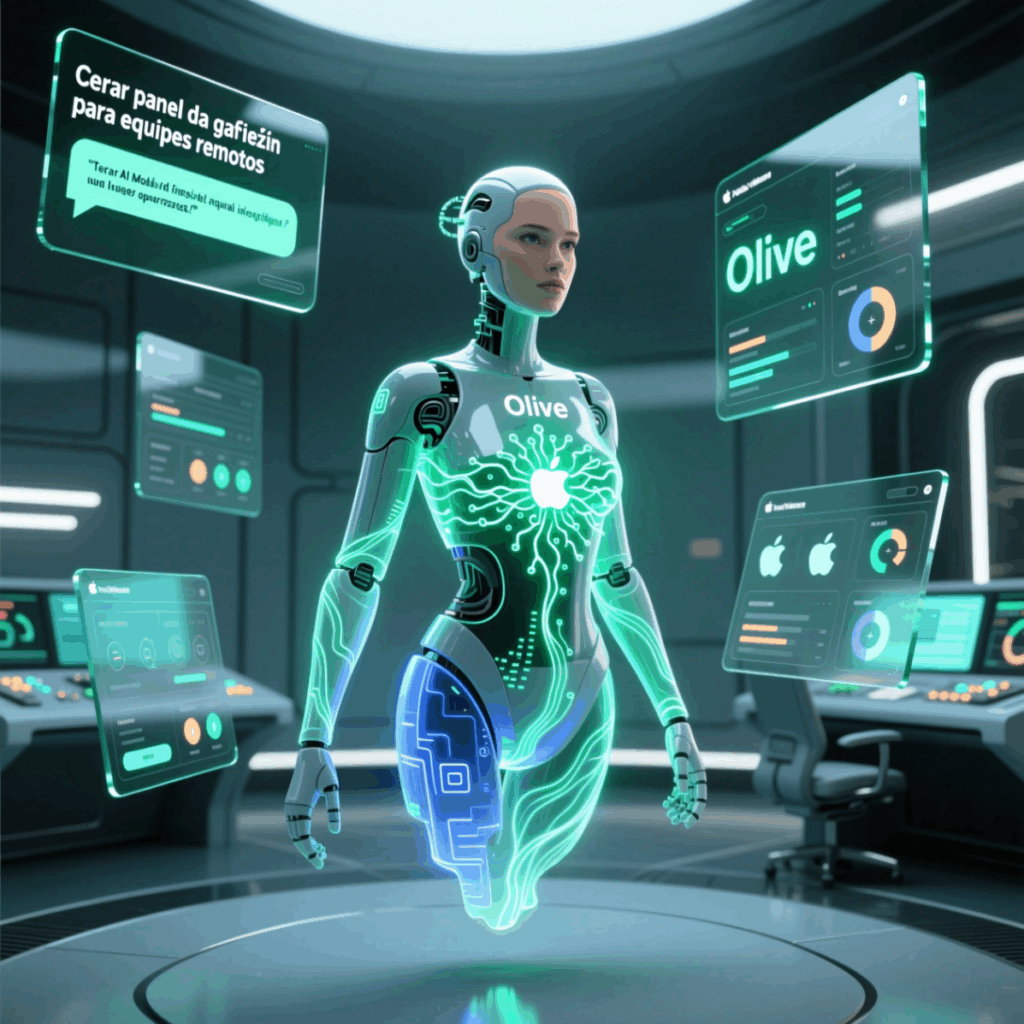Select the green chat bubble message
1024x1024 pixels.
tap(178, 197)
